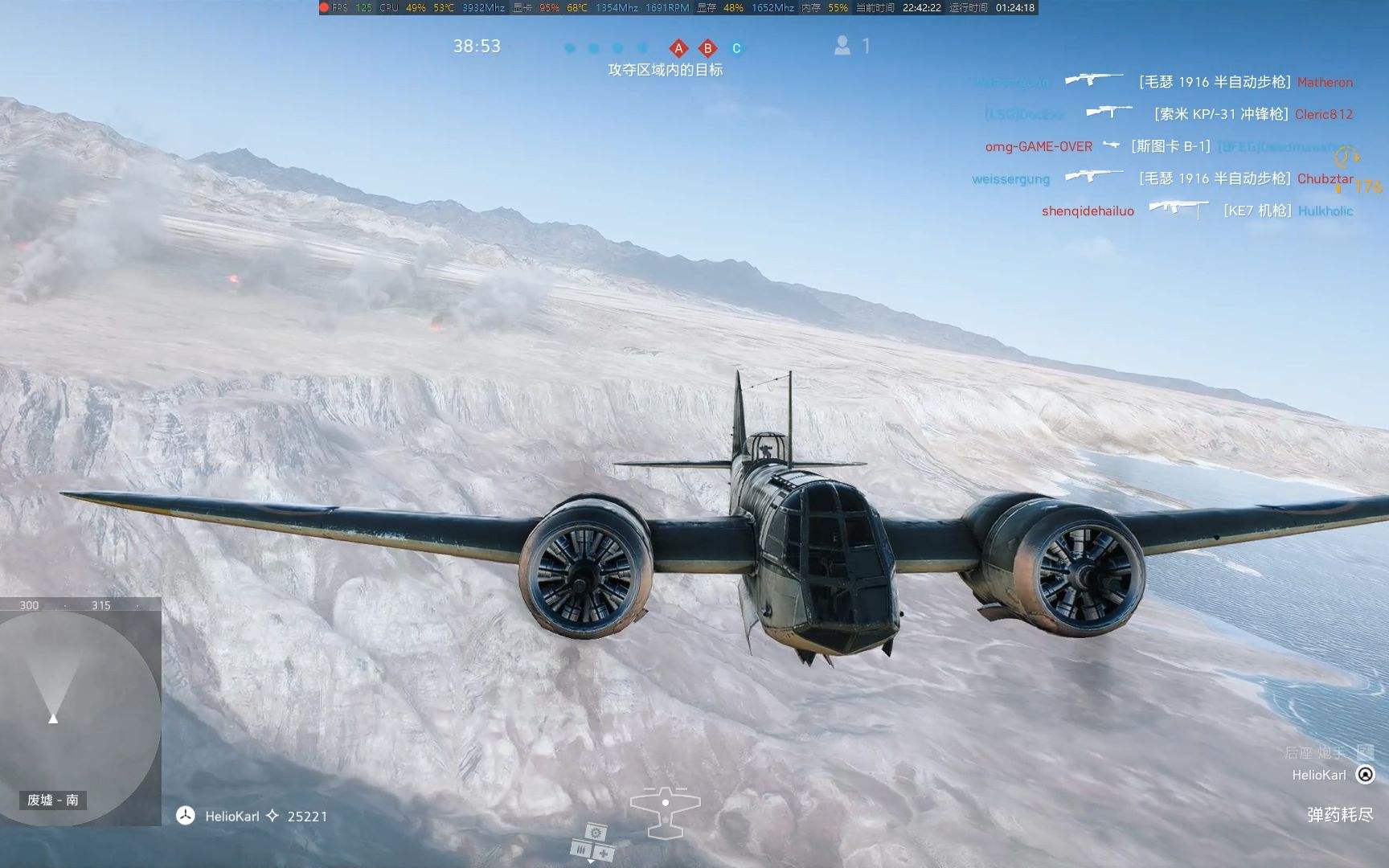Viewport: 1389px width, 868px height.
Task: Select the ammo resupply station icon
Action: 581,849
